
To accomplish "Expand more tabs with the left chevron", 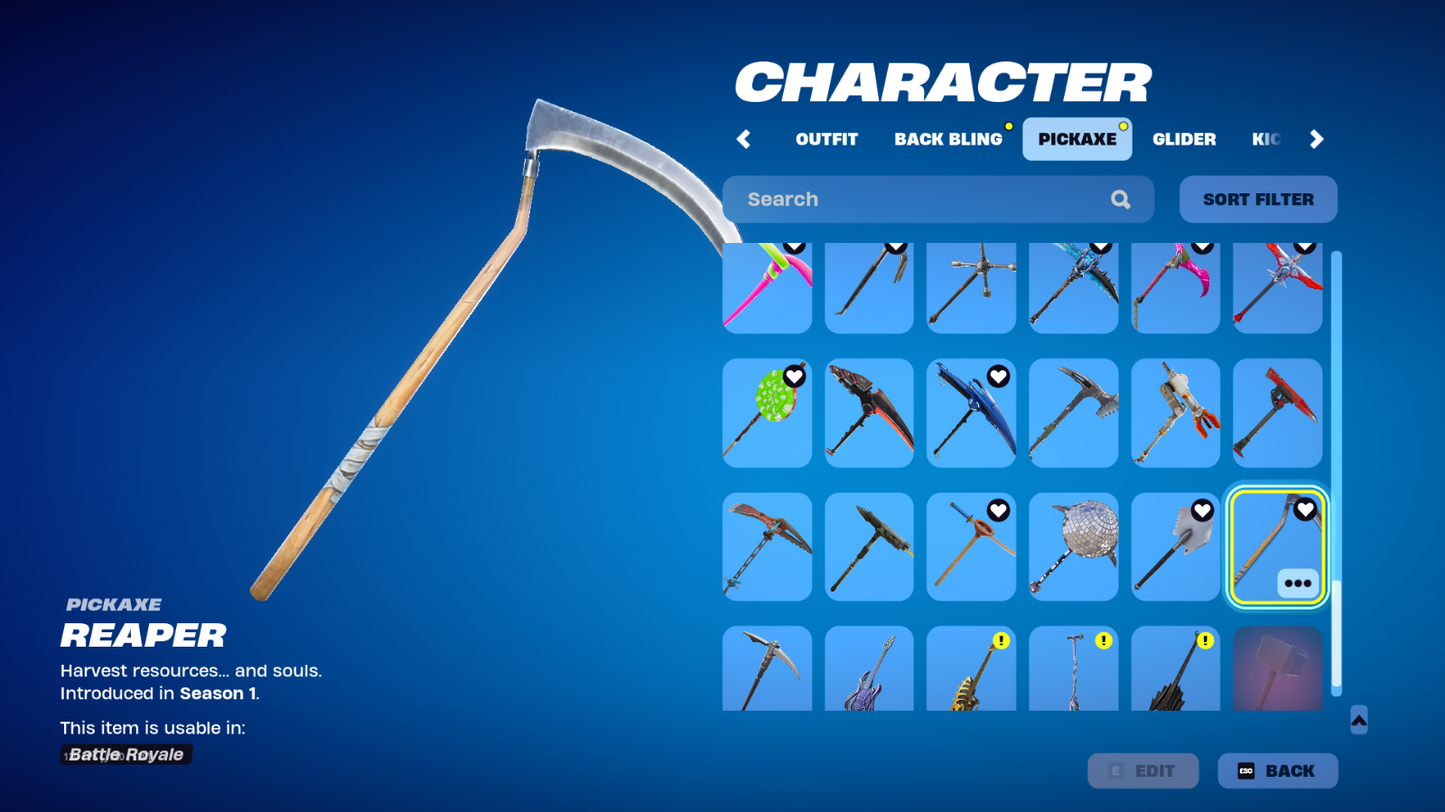I will 743,139.
